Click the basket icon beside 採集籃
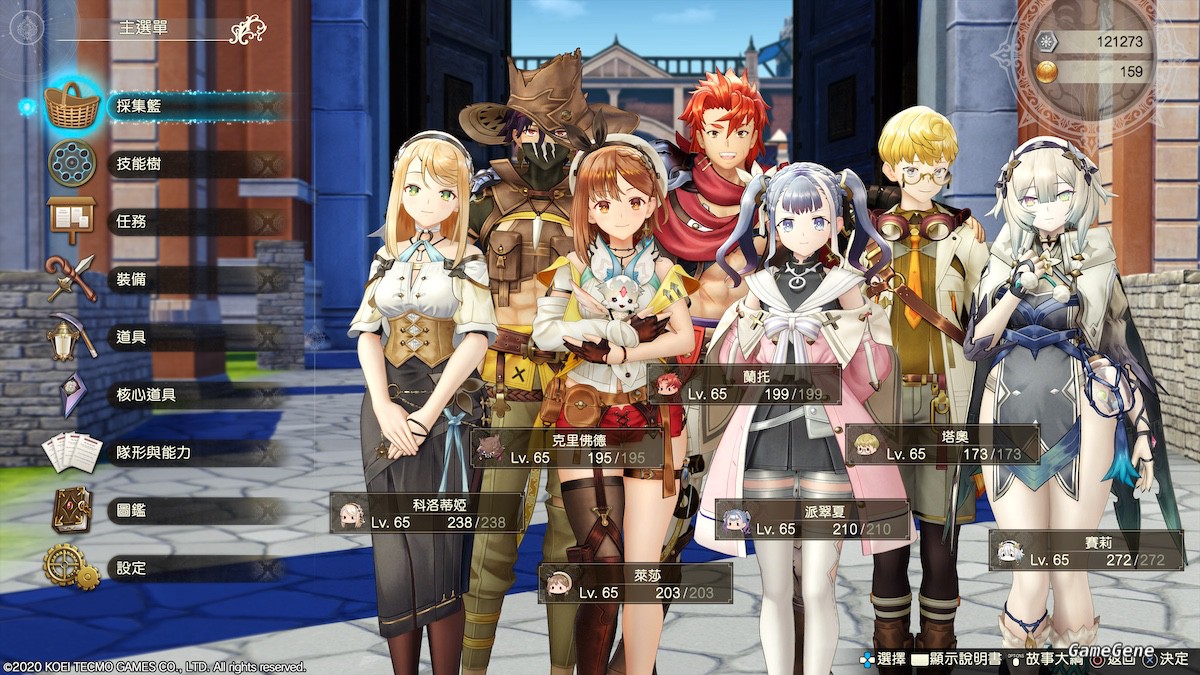1200x675 pixels. (x=72, y=106)
